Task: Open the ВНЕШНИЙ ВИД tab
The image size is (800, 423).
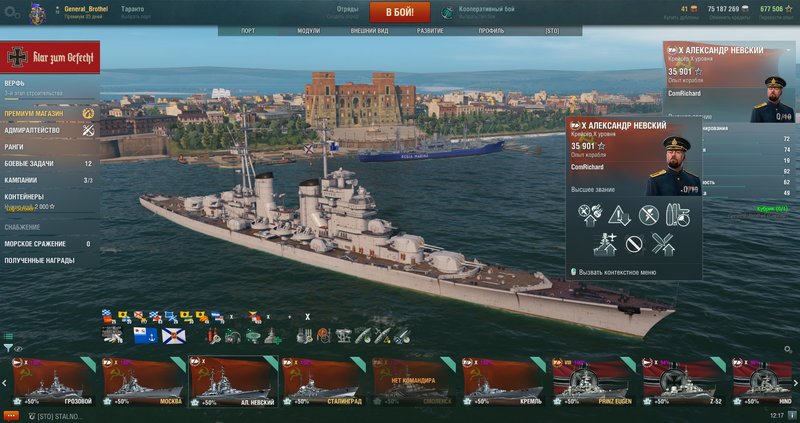Action: [369, 31]
